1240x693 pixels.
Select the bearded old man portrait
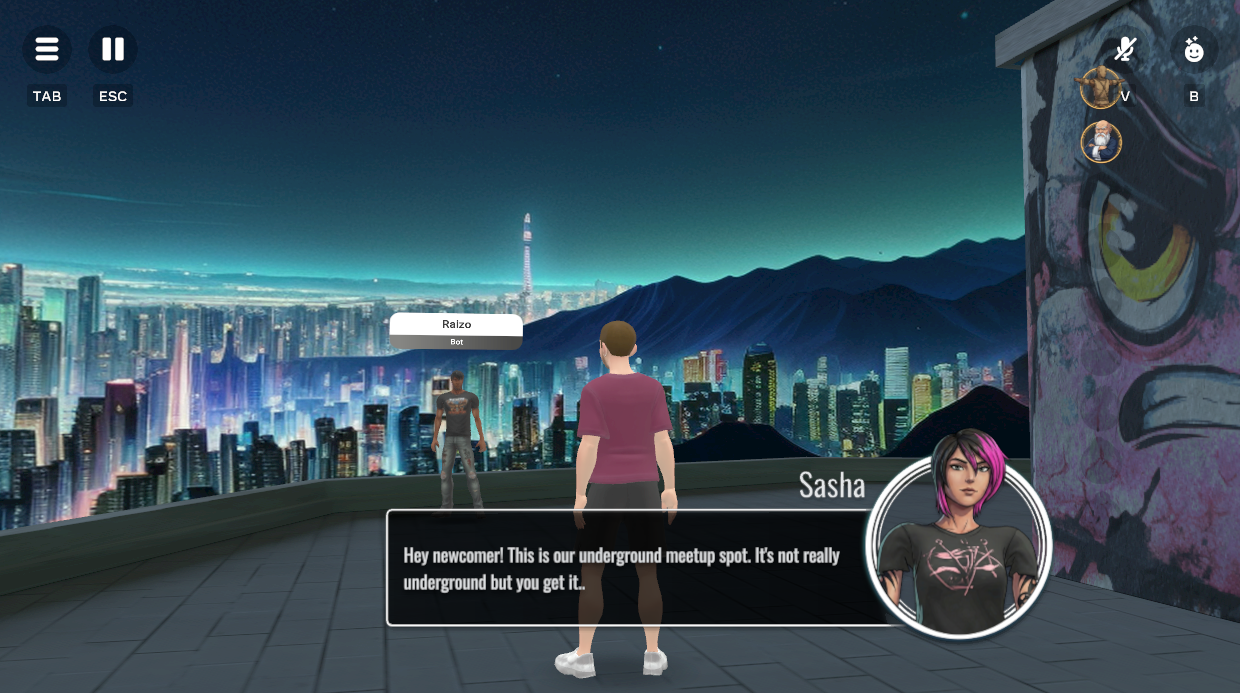click(x=1101, y=142)
